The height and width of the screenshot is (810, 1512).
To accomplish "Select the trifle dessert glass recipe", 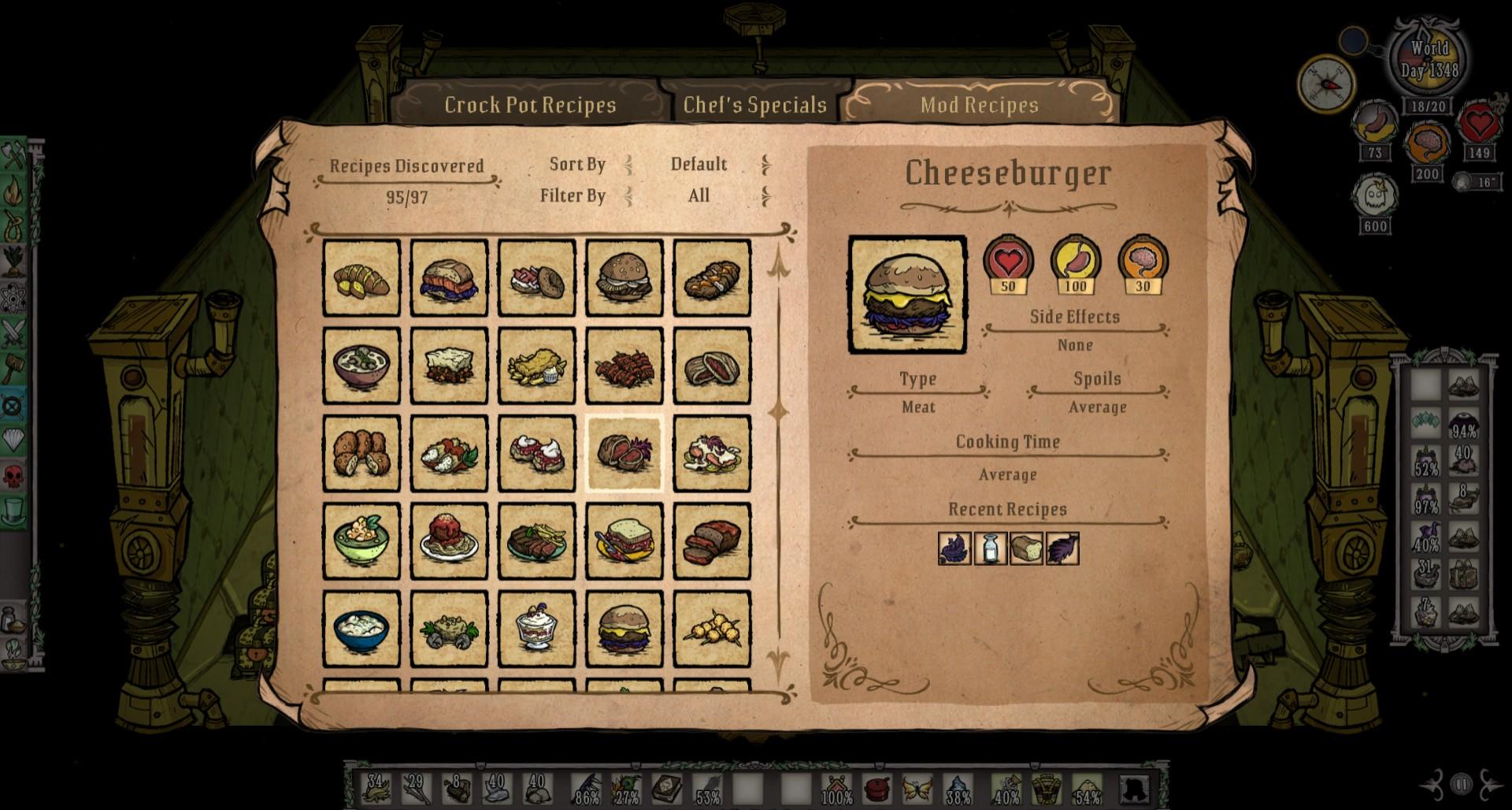I will tap(536, 629).
